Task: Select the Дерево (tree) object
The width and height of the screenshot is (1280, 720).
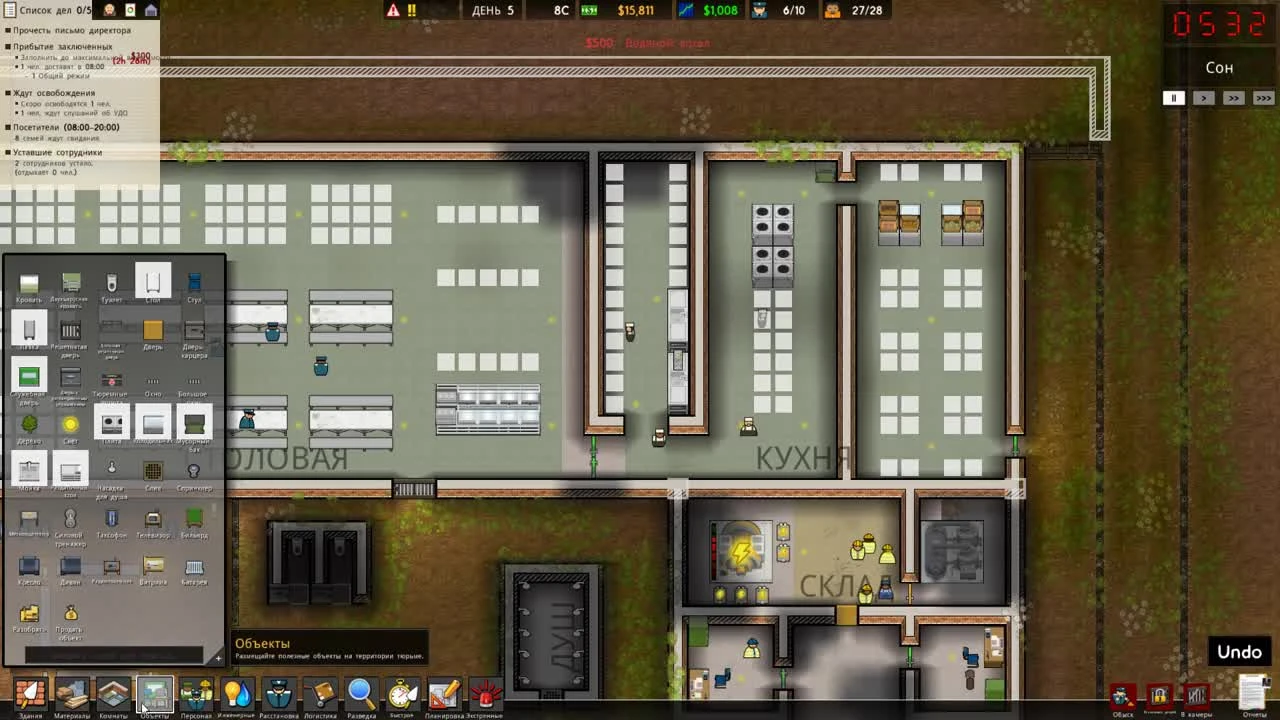Action: [29, 423]
